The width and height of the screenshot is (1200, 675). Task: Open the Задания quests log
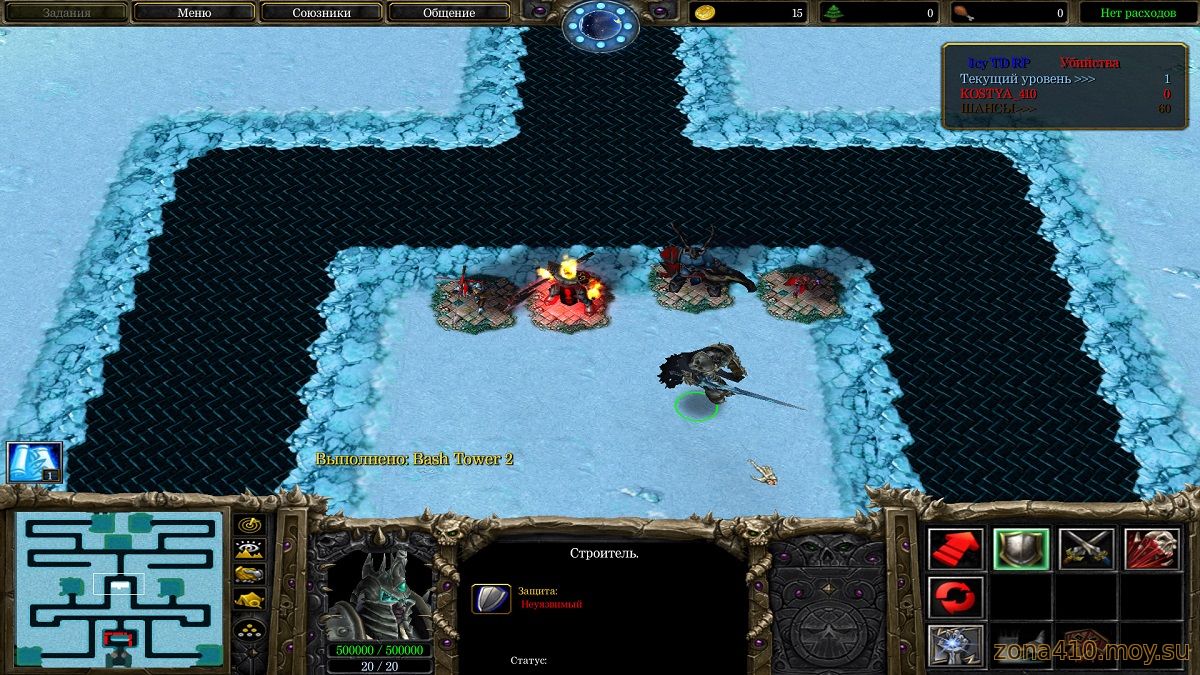pyautogui.click(x=66, y=13)
